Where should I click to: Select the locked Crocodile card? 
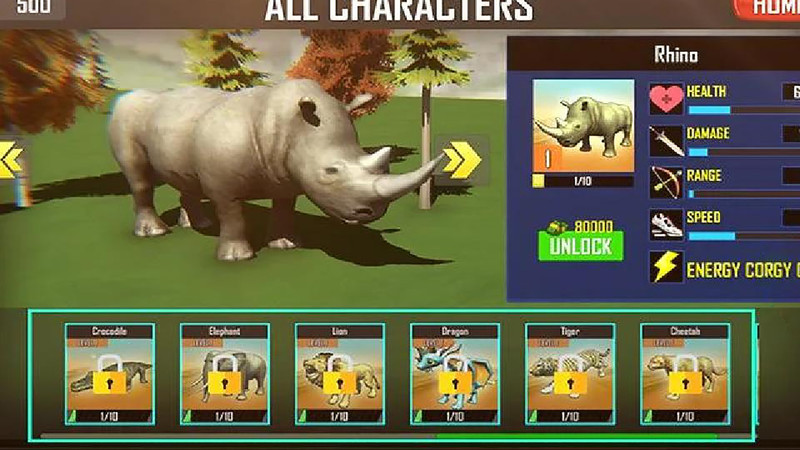click(x=110, y=374)
